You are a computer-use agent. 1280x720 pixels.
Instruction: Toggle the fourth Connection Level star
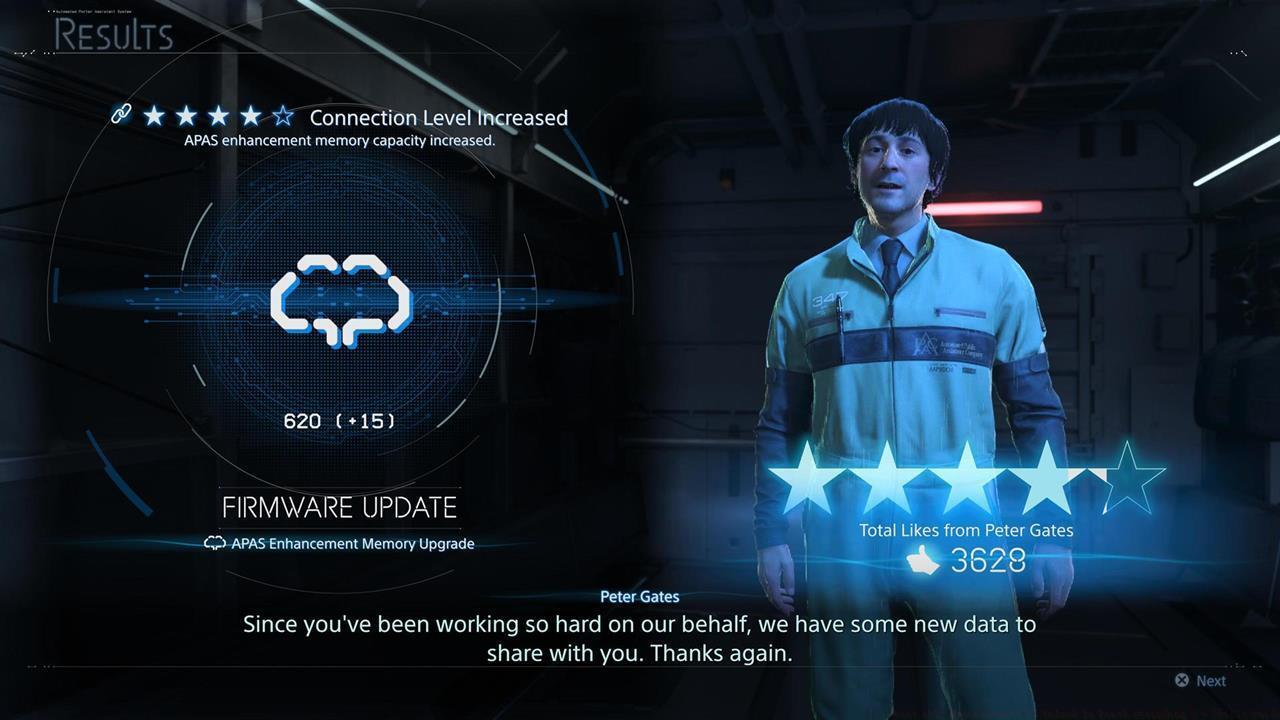[252, 116]
